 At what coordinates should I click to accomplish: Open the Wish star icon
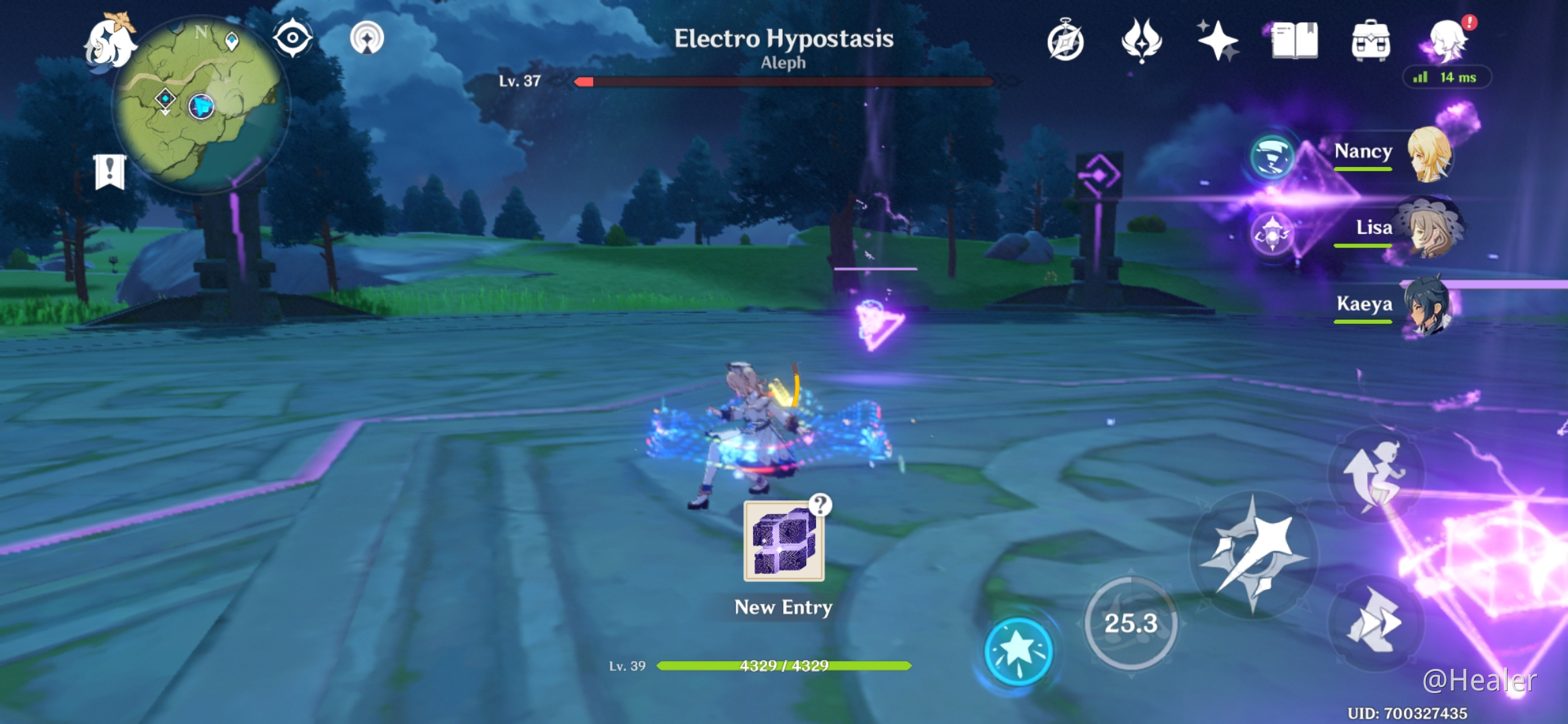[1217, 40]
